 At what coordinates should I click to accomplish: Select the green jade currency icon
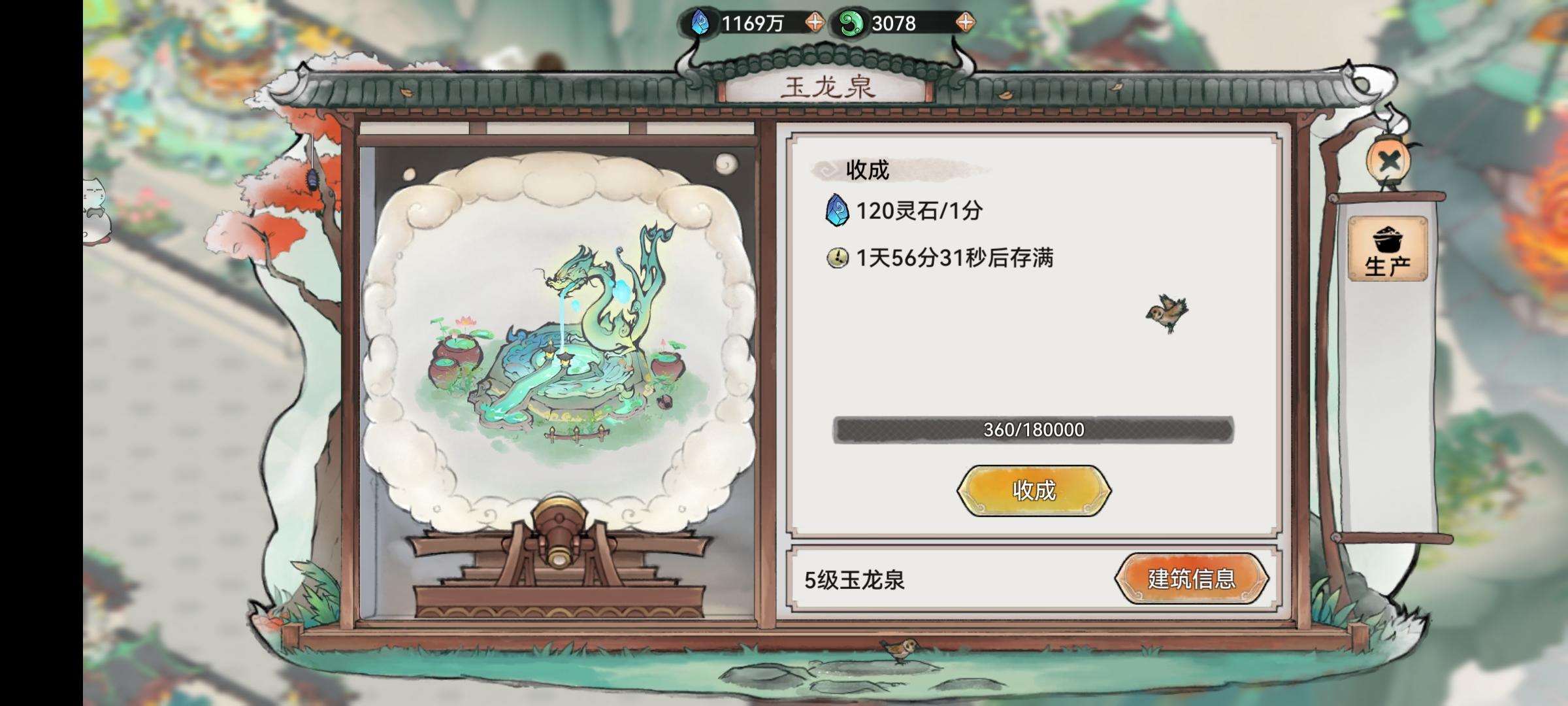[x=851, y=20]
